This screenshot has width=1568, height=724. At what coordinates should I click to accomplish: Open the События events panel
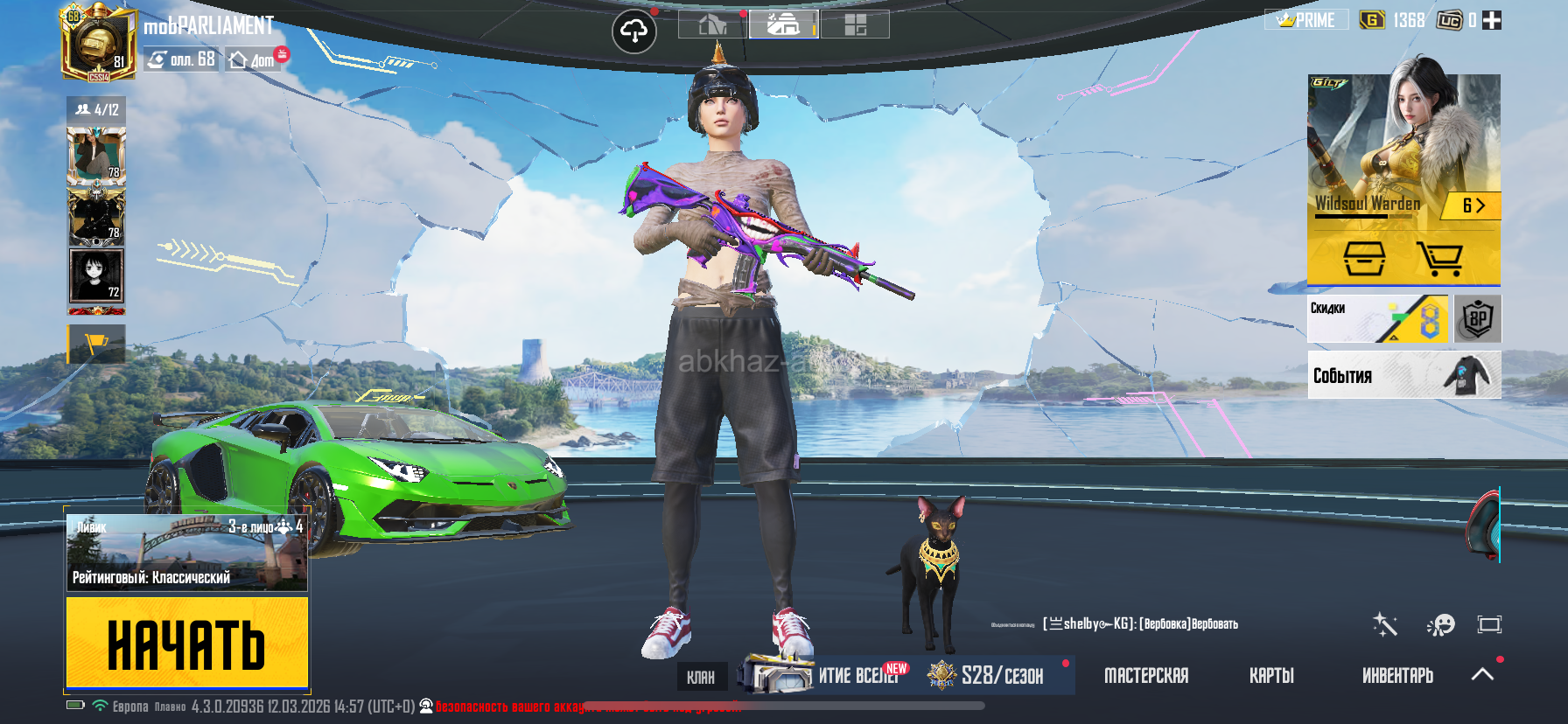(1403, 375)
